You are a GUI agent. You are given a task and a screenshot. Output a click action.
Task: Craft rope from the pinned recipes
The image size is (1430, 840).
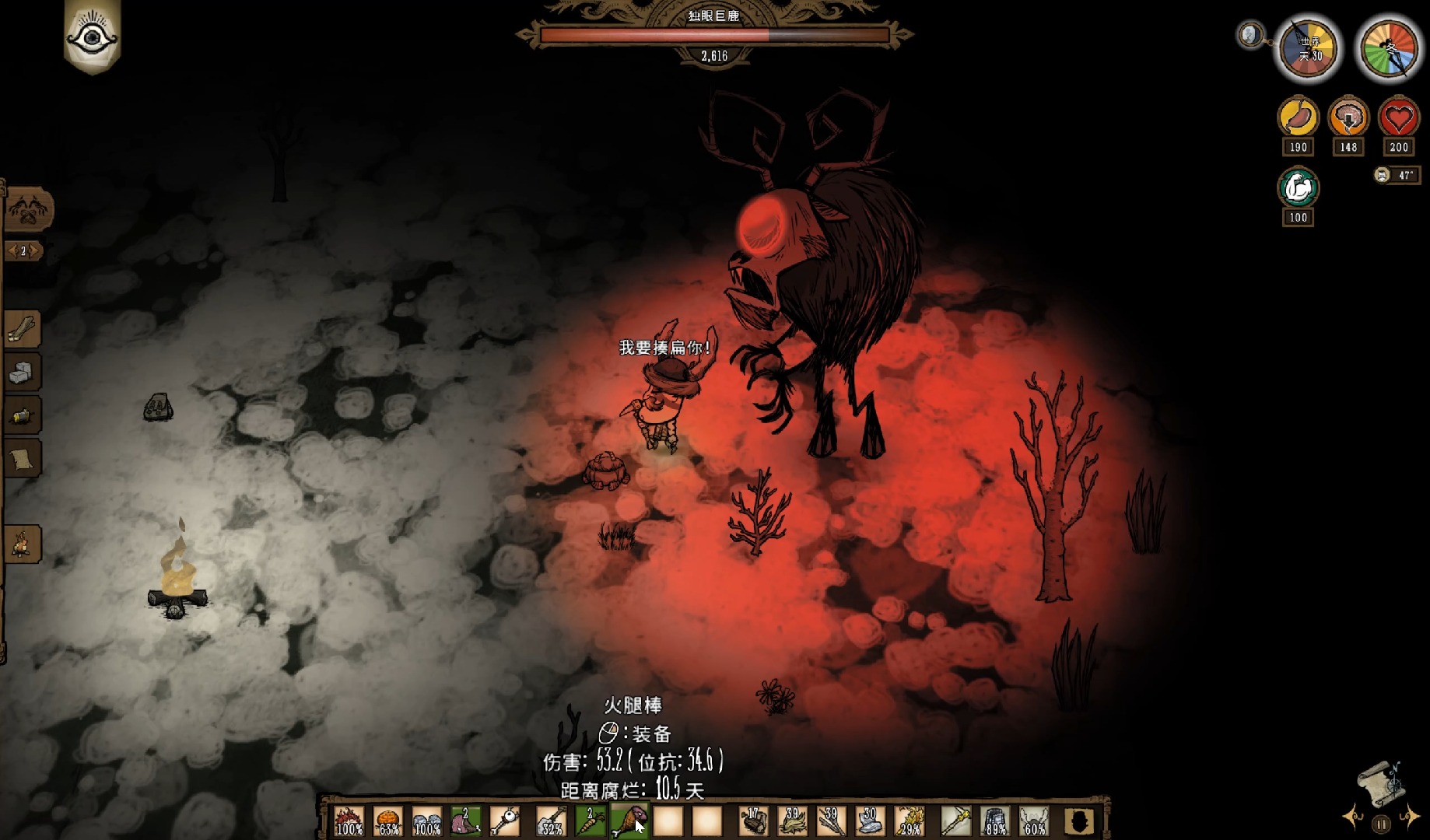tap(22, 416)
